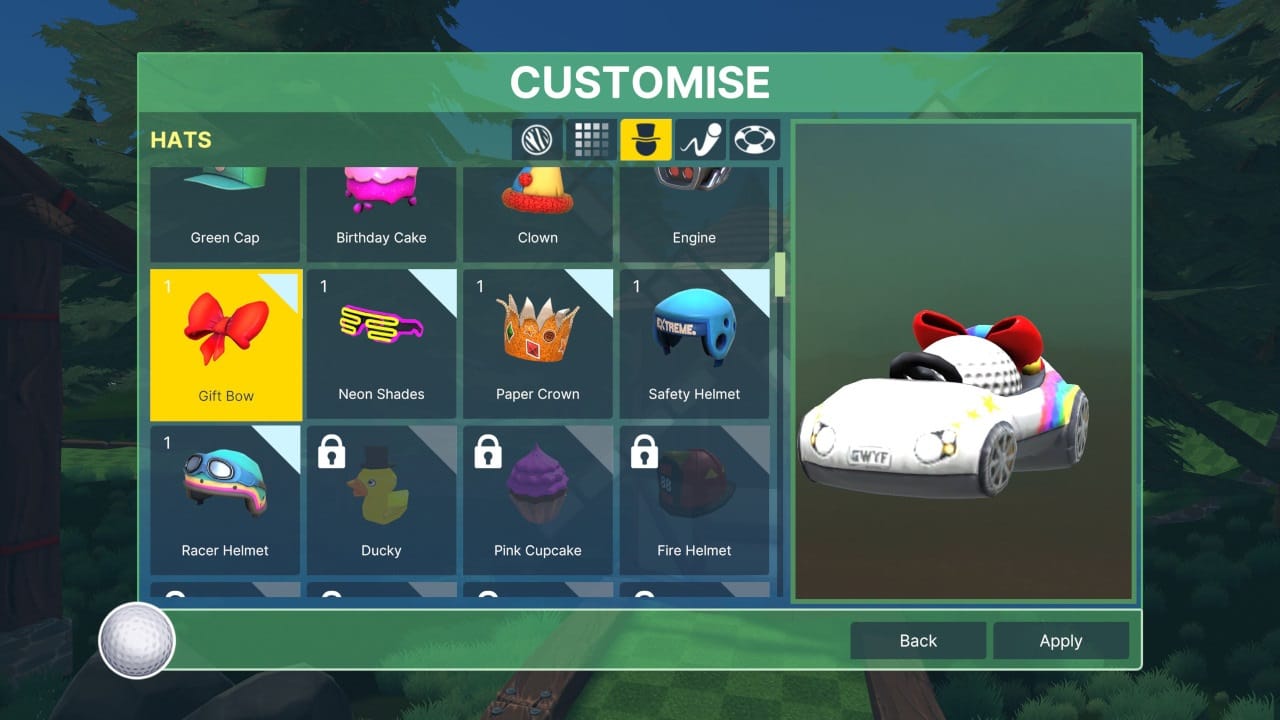Open the floaties customisation tab

click(x=755, y=139)
